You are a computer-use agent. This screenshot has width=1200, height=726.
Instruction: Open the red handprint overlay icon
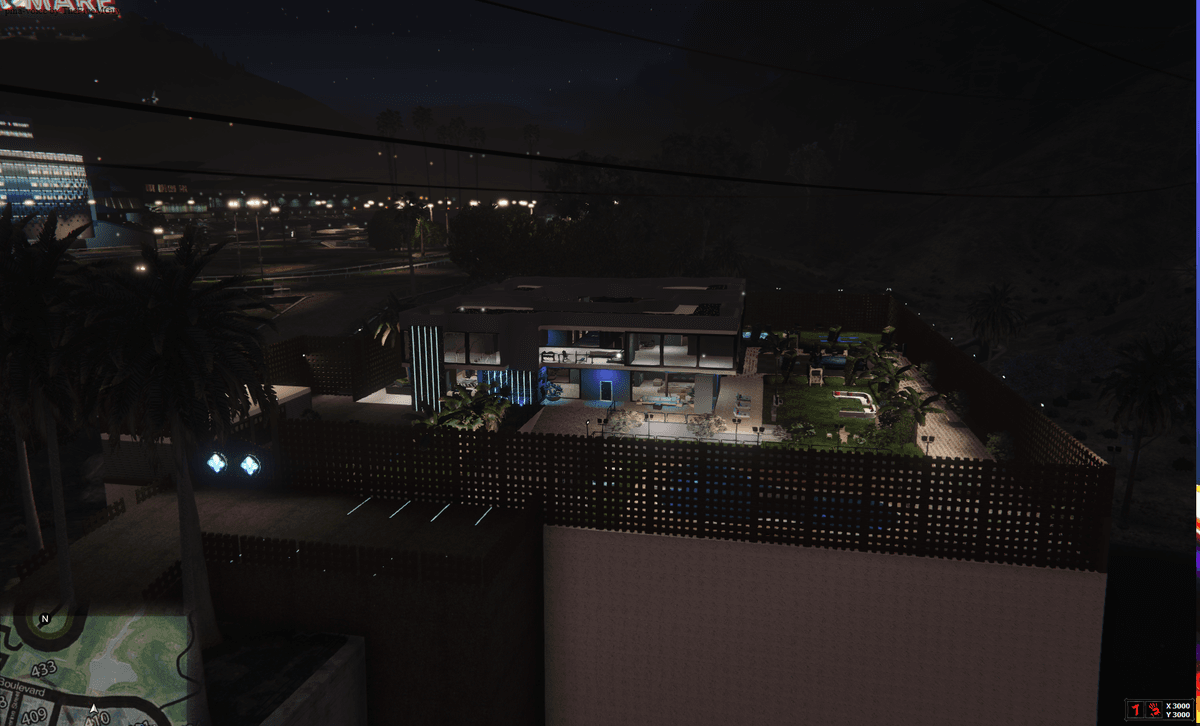1155,709
